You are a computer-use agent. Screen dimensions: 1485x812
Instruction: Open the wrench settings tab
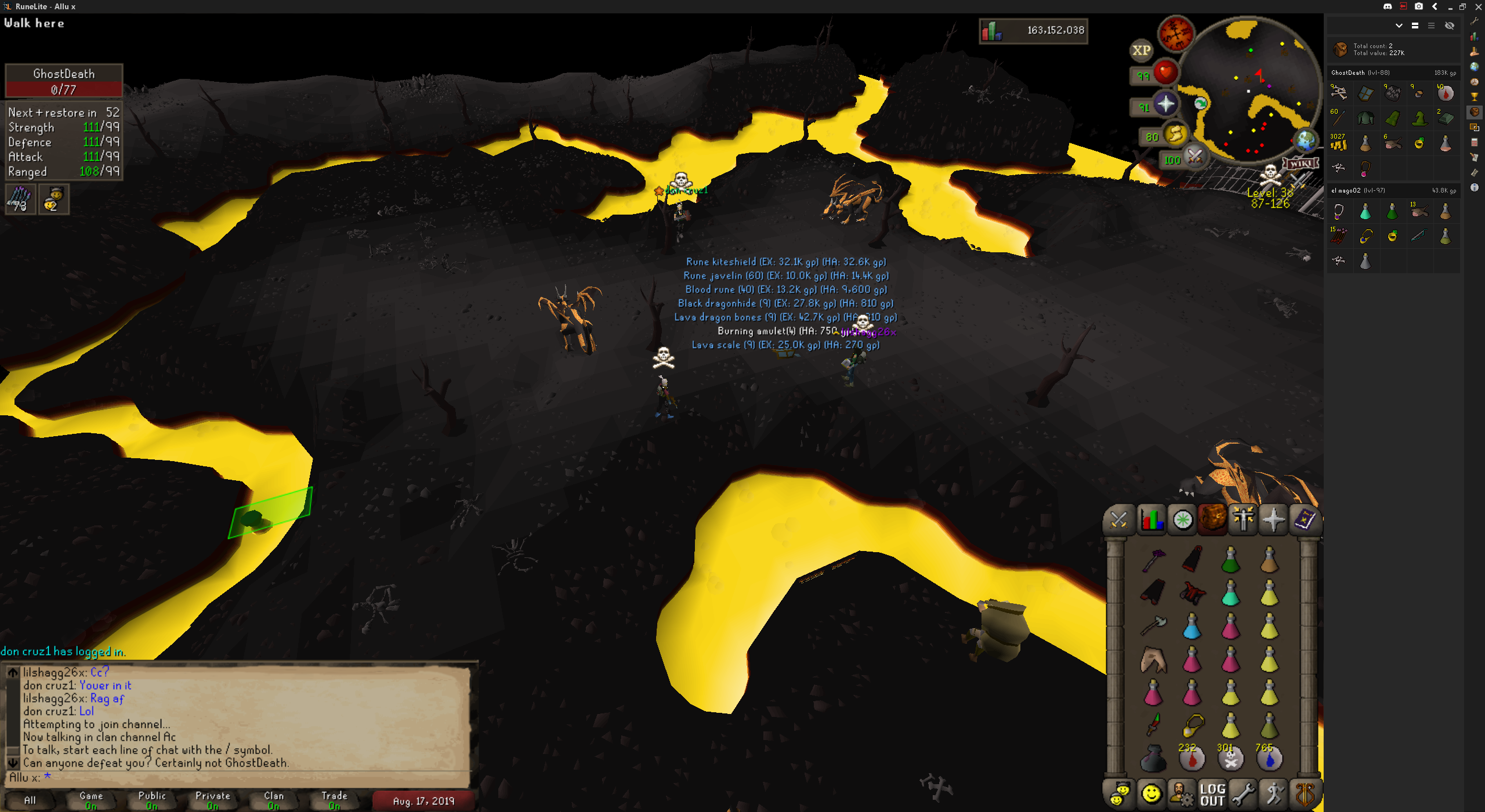(x=1243, y=794)
